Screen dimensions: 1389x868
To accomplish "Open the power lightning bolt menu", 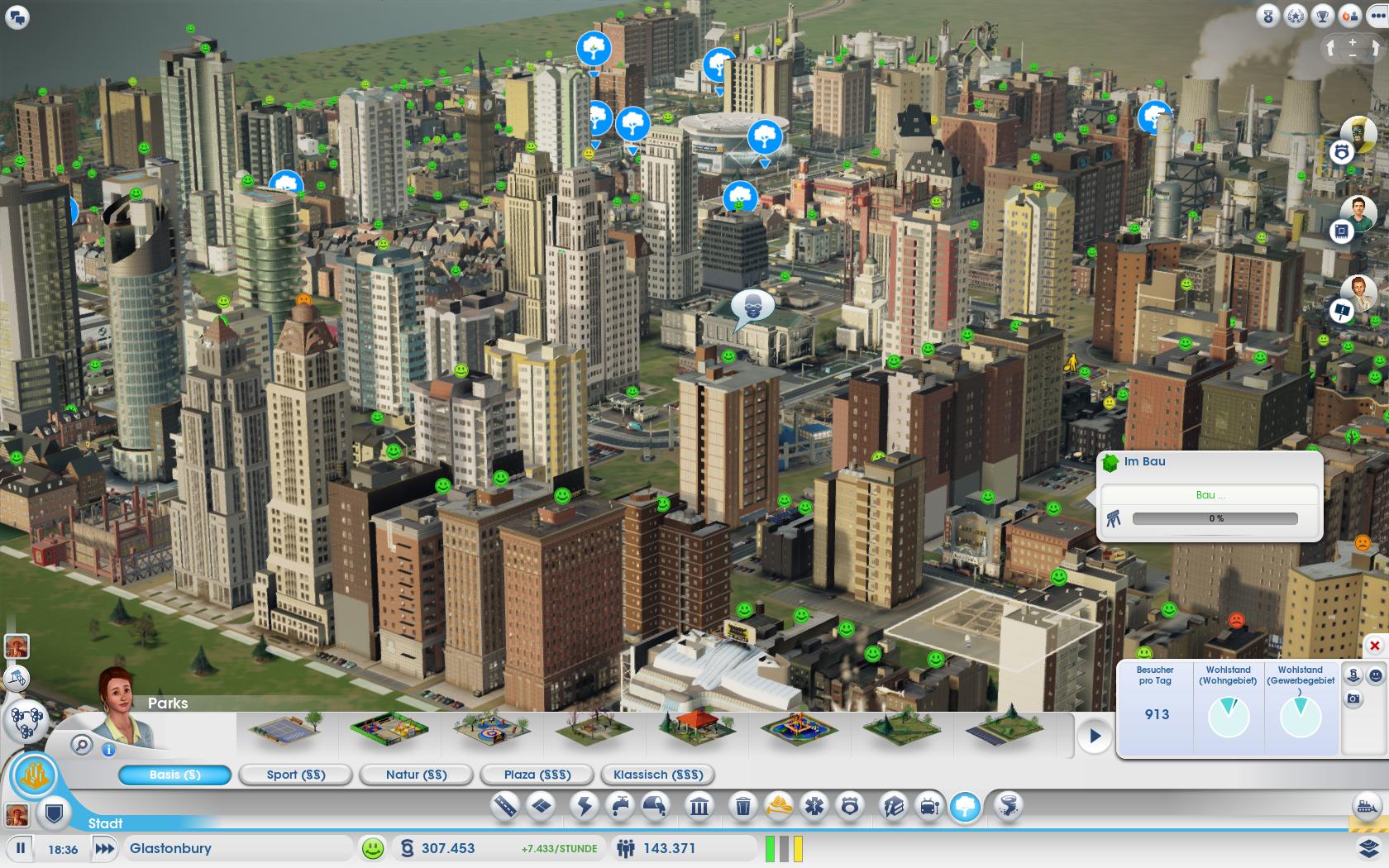I will [585, 806].
